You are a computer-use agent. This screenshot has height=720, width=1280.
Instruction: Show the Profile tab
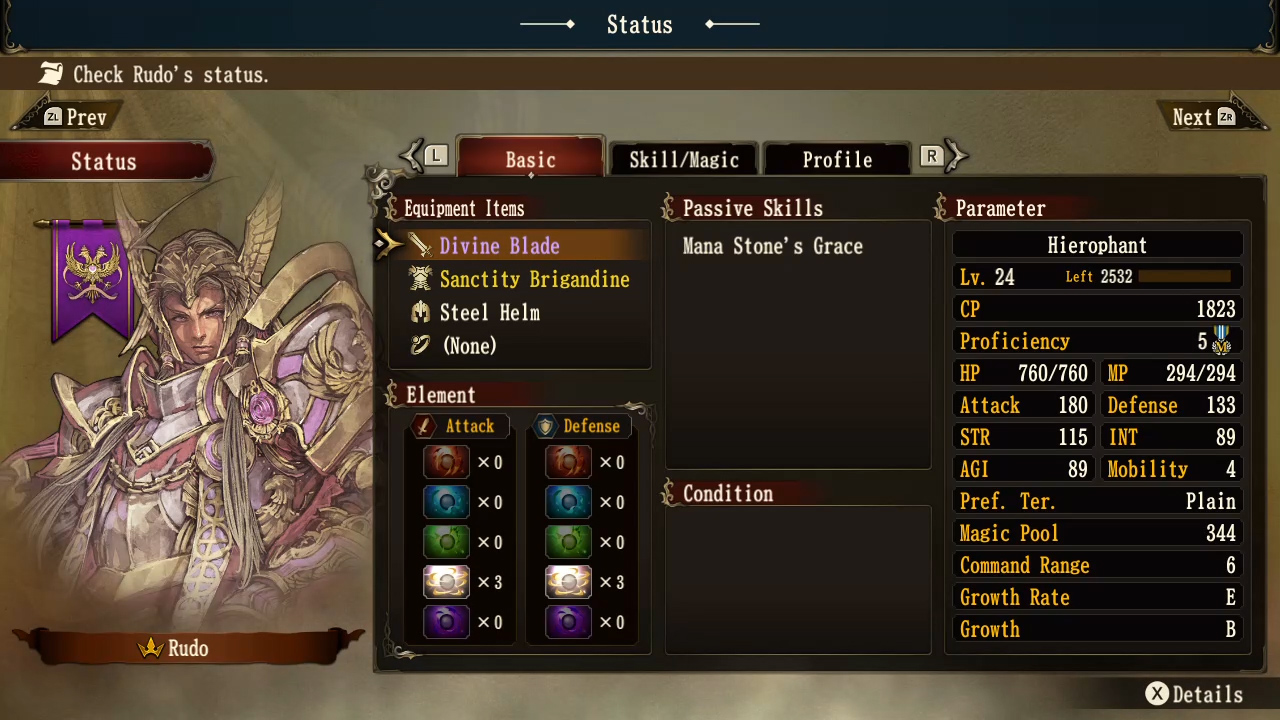point(837,159)
